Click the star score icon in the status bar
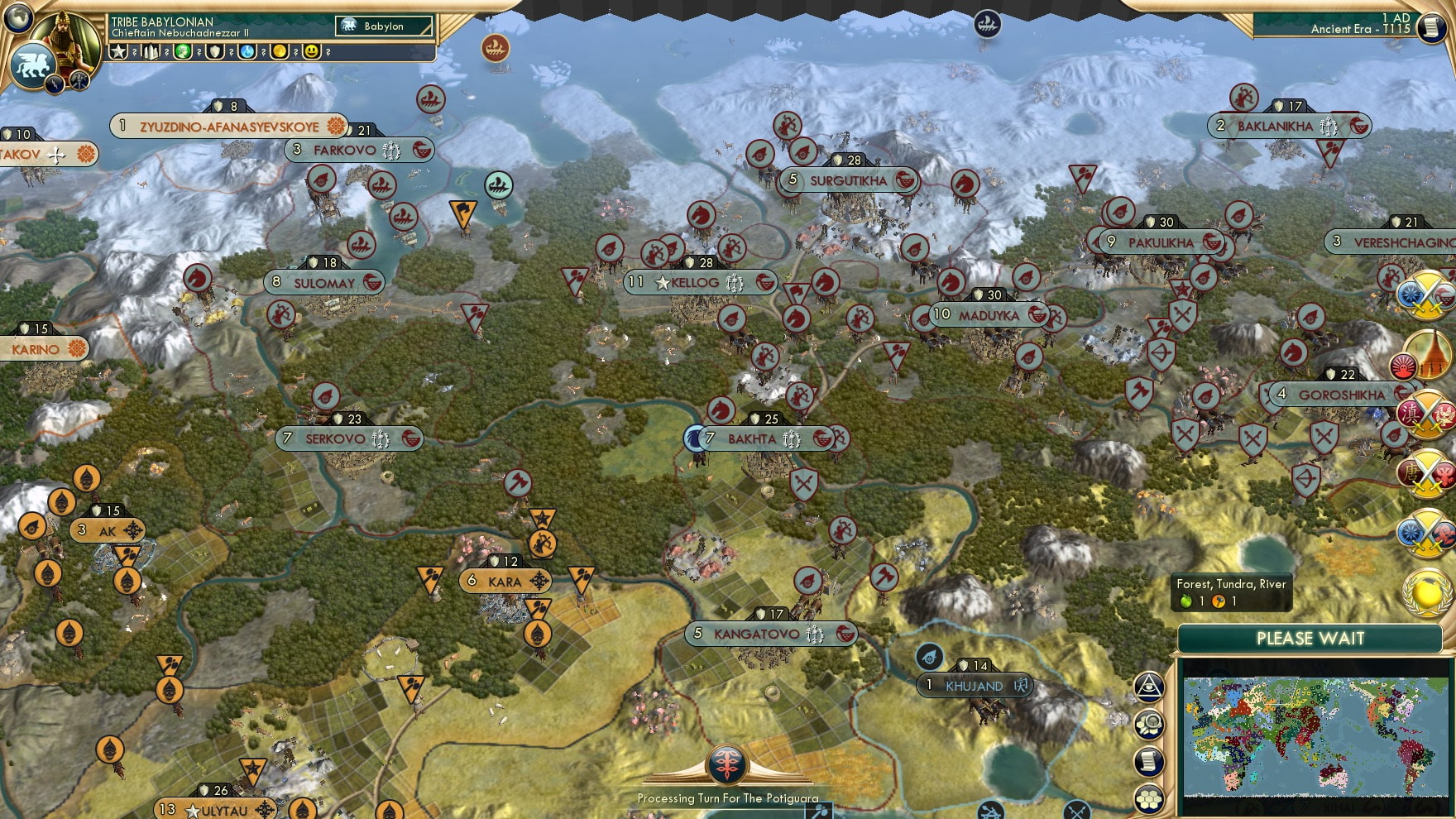 tap(118, 52)
